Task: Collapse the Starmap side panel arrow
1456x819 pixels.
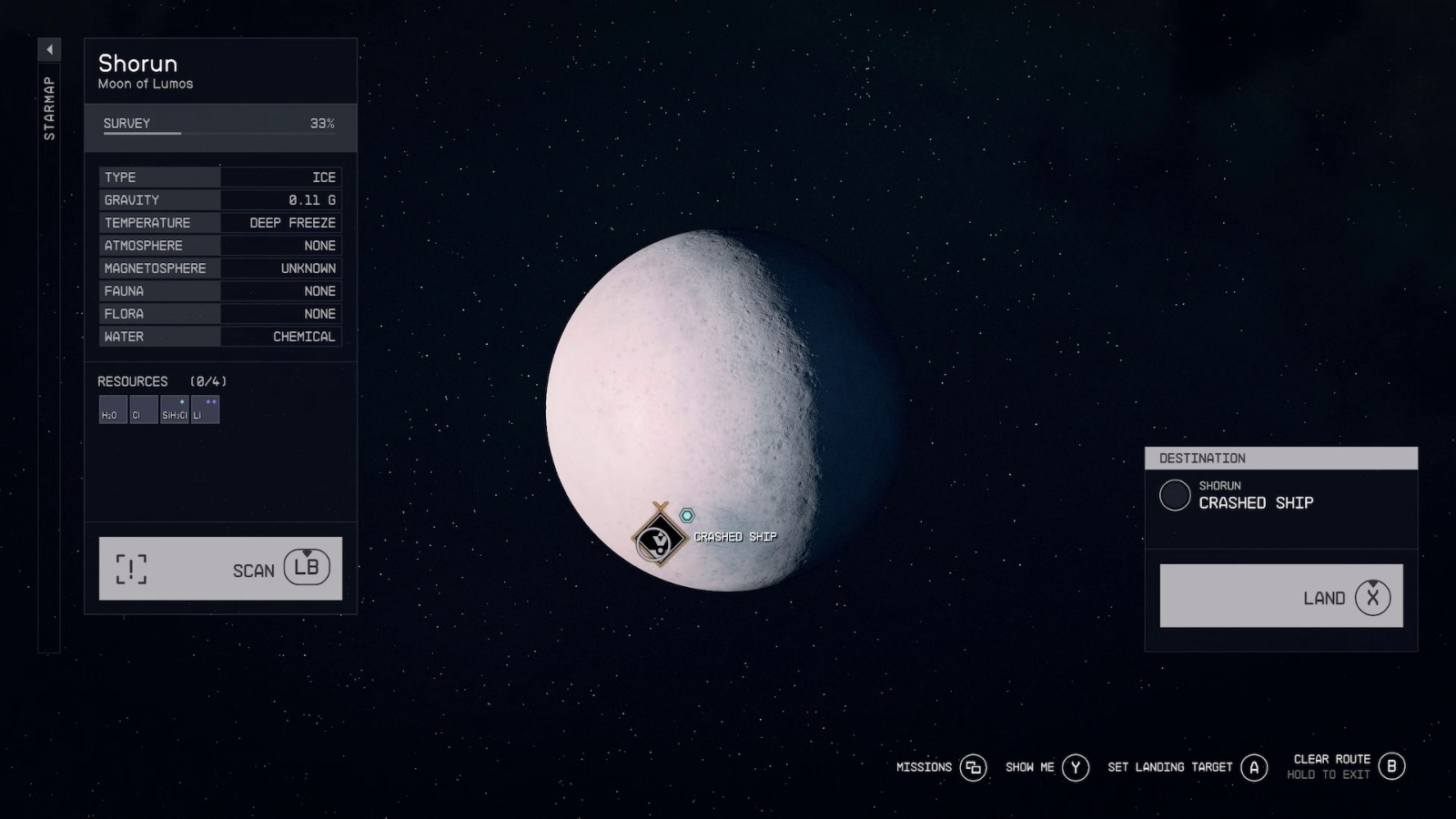Action: 49,49
